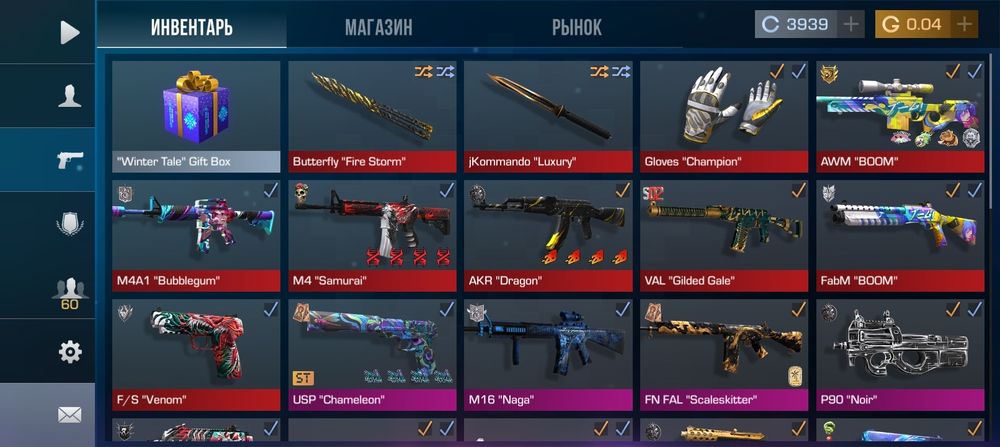This screenshot has height=447, width=1000.
Task: Switch to the МАГАЗИН tab
Action: pyautogui.click(x=378, y=27)
